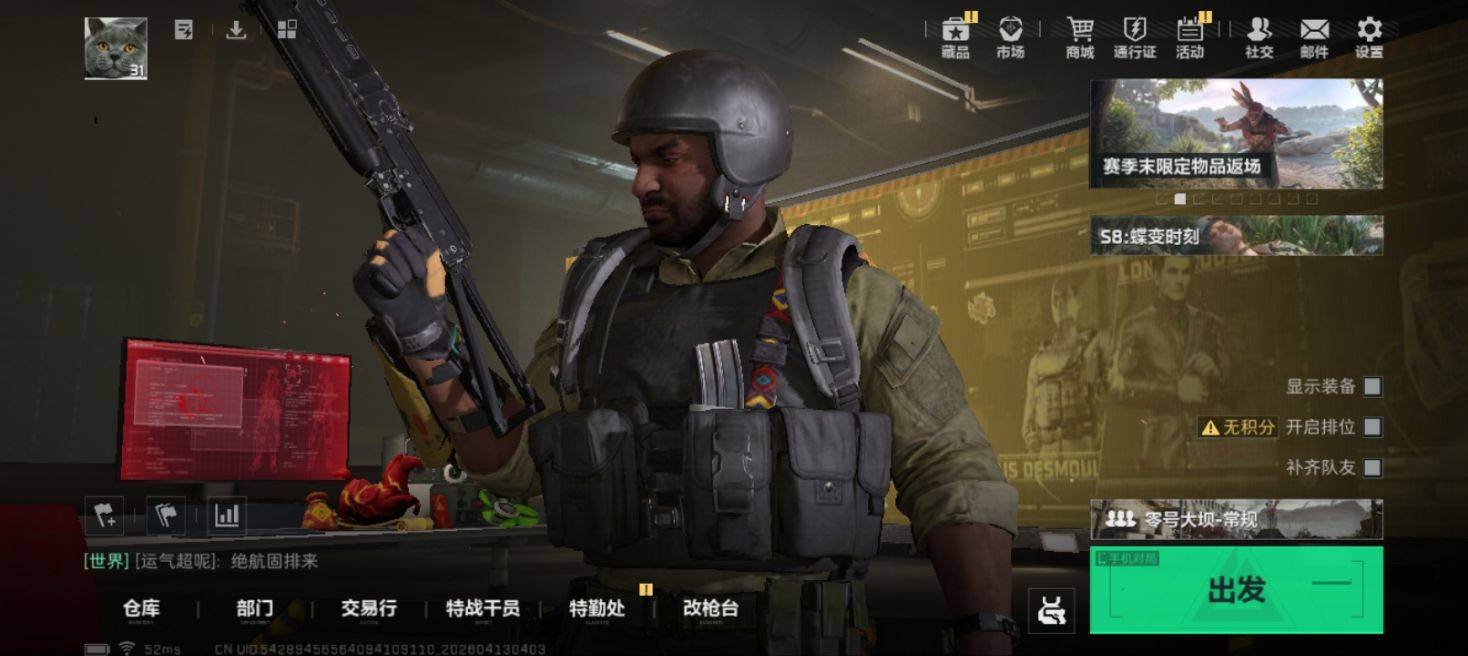The height and width of the screenshot is (656, 1468).
Task: Open the 仓库 warehouse menu
Action: [x=141, y=608]
